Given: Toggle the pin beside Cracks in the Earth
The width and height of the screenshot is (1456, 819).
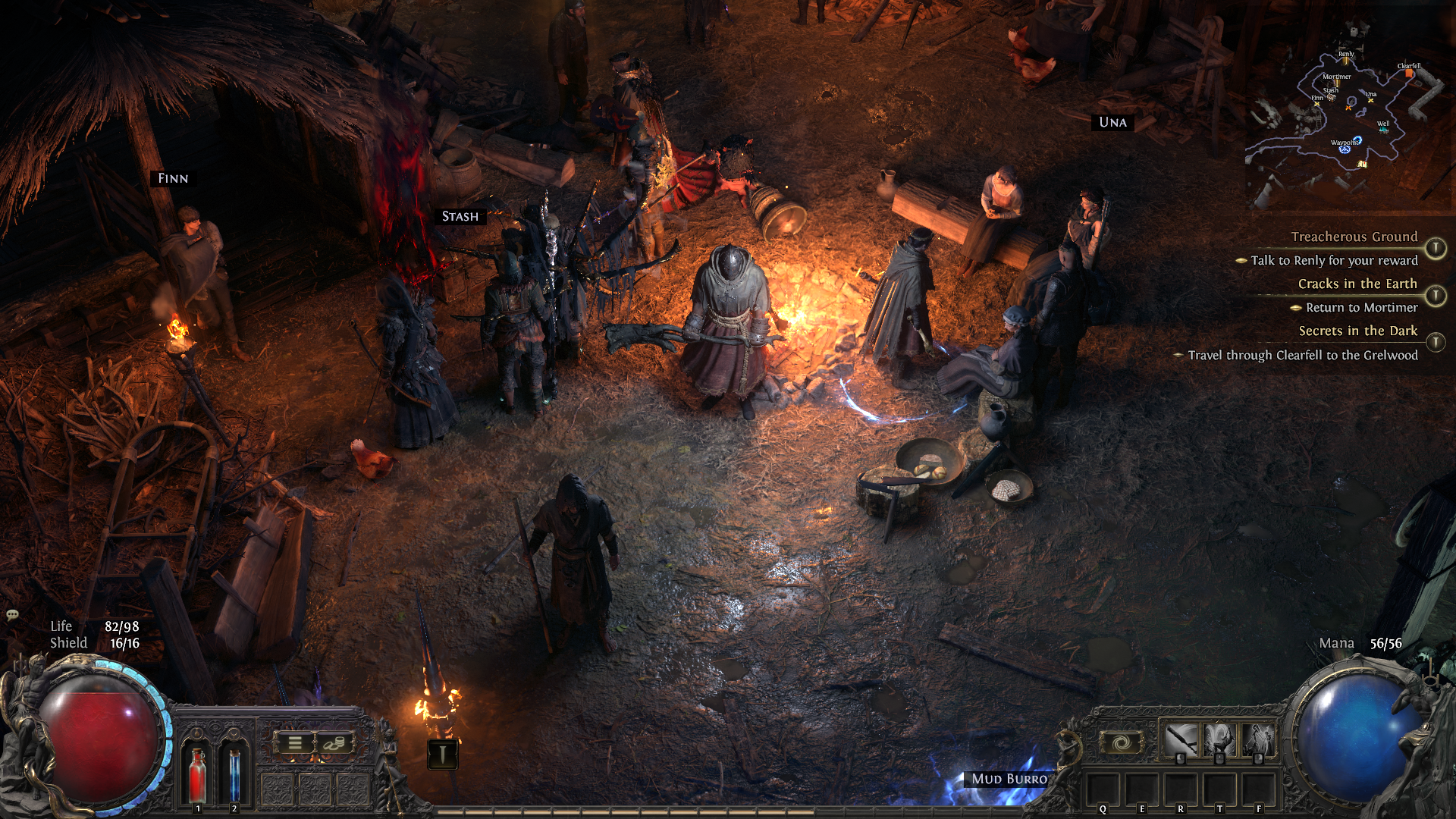Looking at the screenshot, I should [x=1435, y=295].
